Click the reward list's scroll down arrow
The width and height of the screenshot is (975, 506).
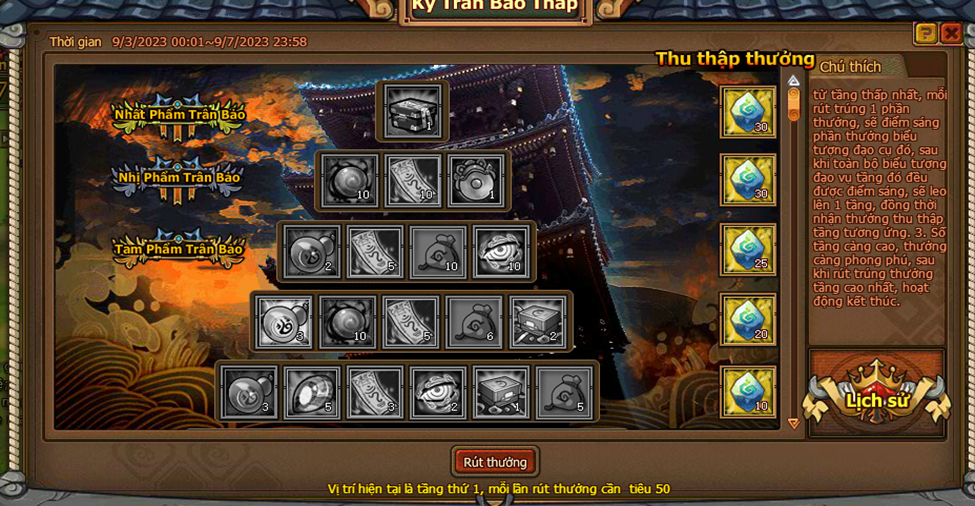pyautogui.click(x=794, y=424)
